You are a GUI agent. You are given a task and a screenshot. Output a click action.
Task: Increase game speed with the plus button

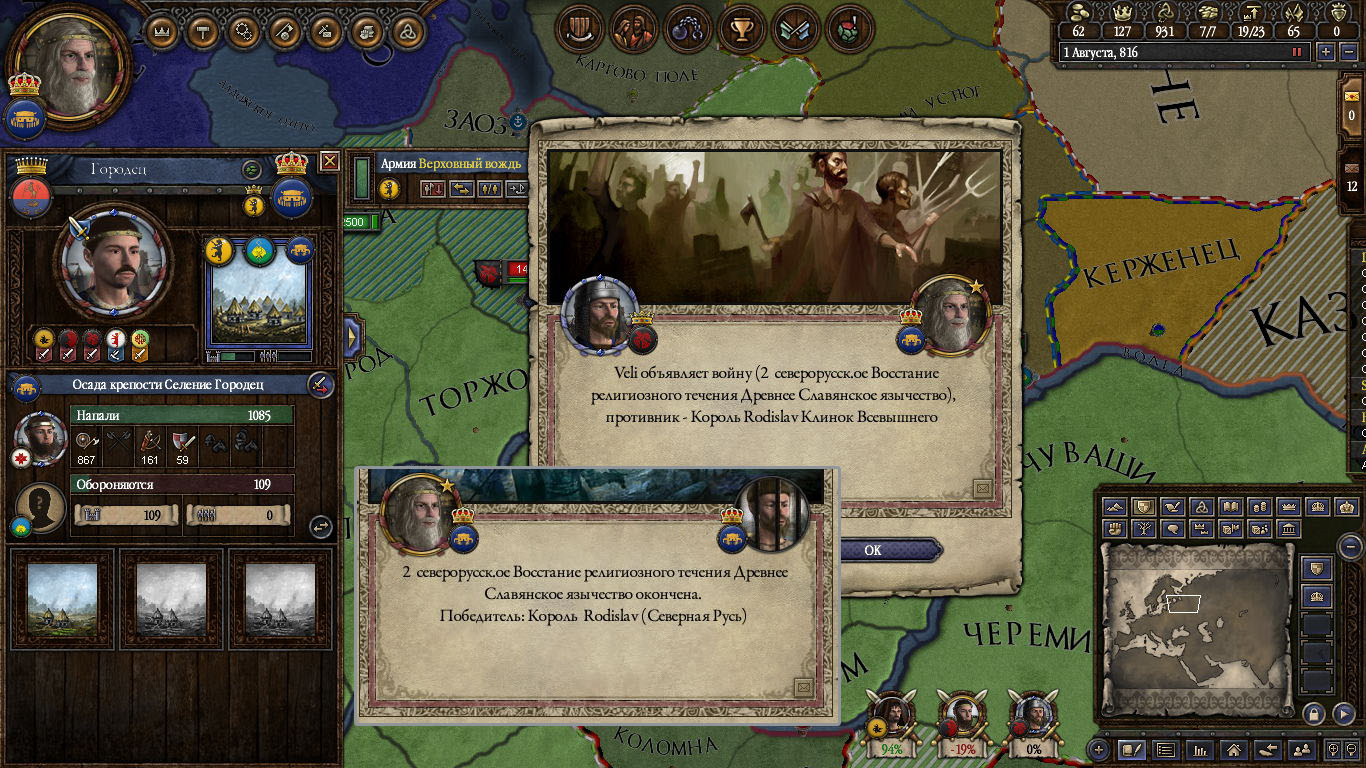click(x=1326, y=52)
